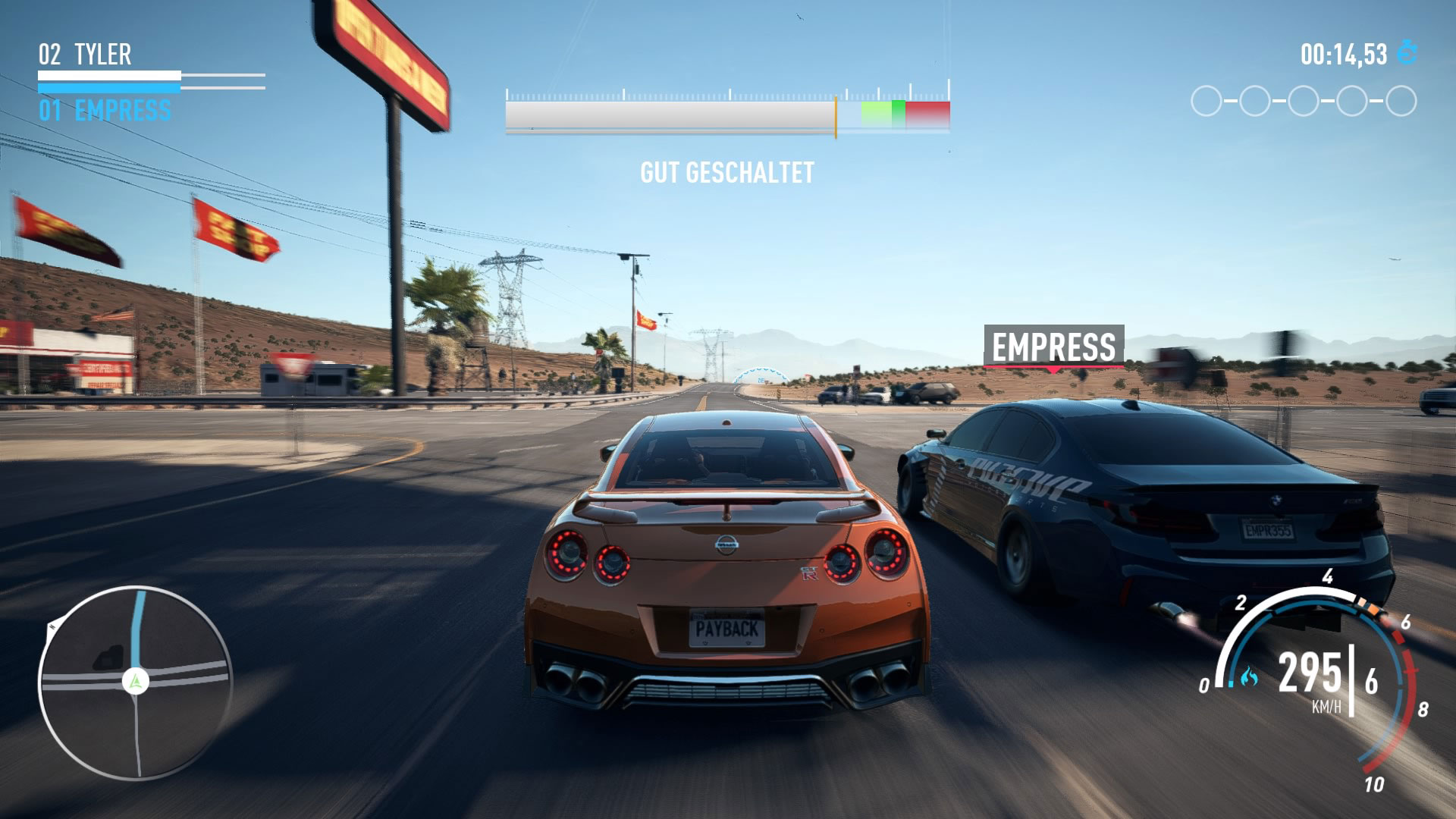
Task: Click the blue stopwatch icon
Action: (1407, 52)
